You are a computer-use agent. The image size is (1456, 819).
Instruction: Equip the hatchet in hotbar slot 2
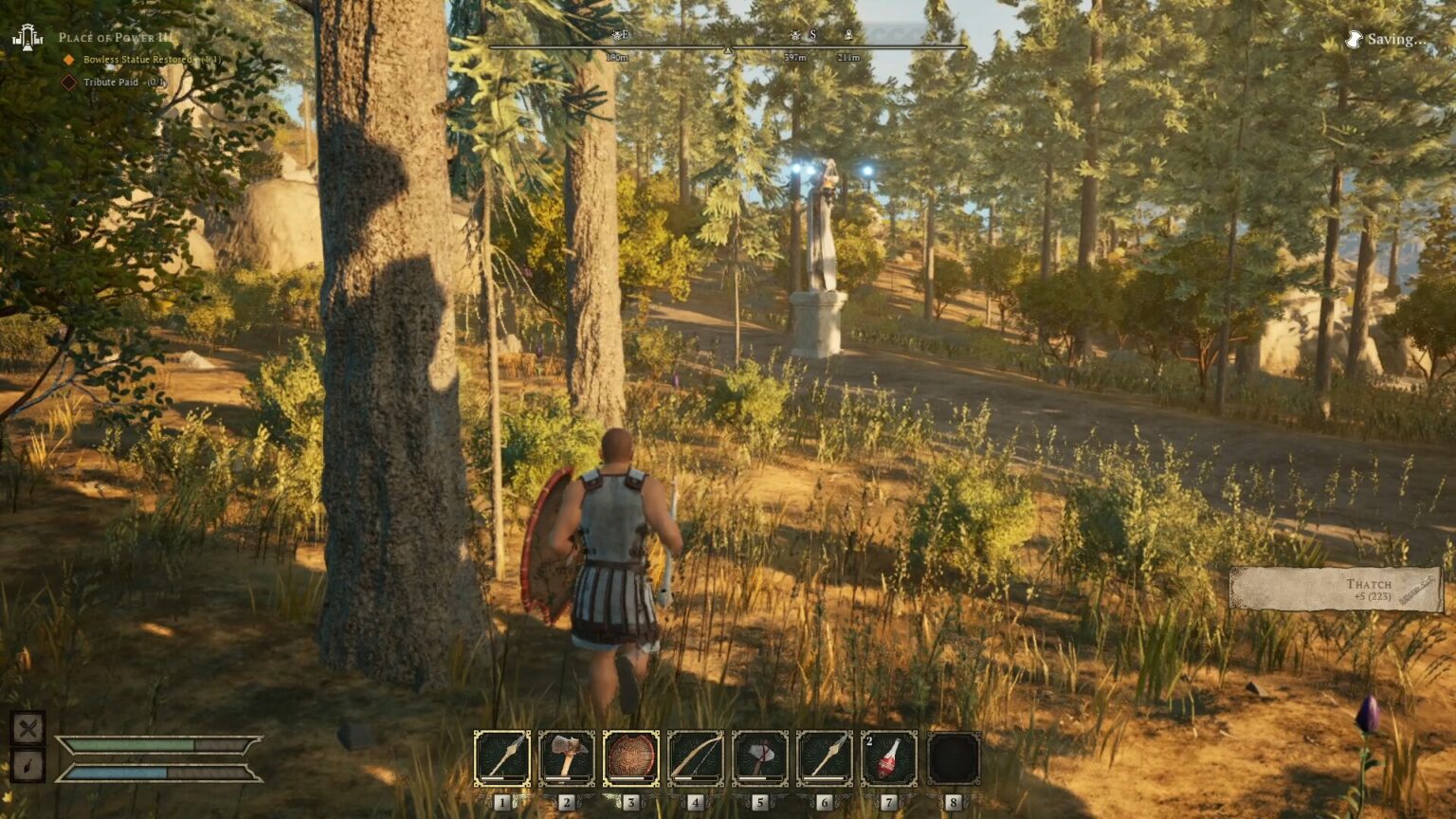coord(567,756)
